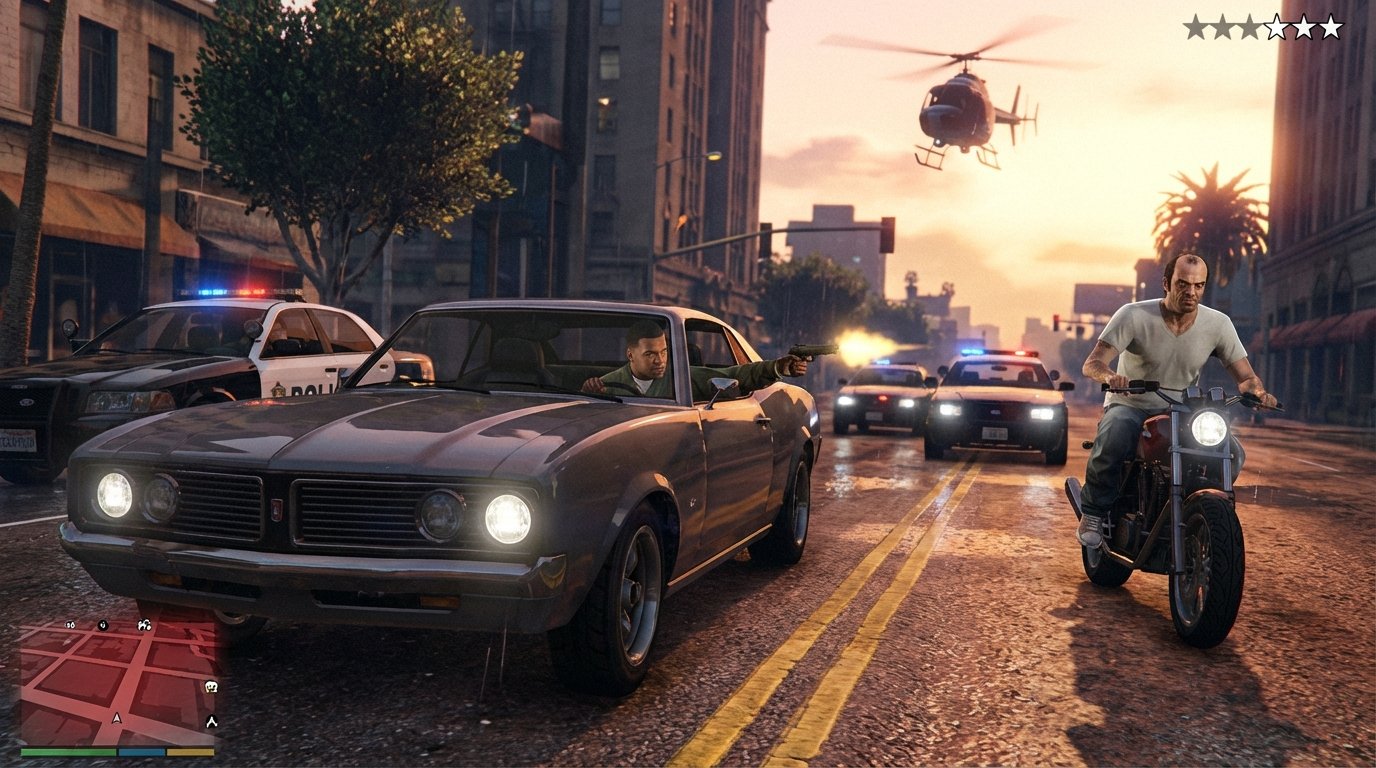Click the white north-pointing arrow on the minimap
The image size is (1376, 768).
211,720
